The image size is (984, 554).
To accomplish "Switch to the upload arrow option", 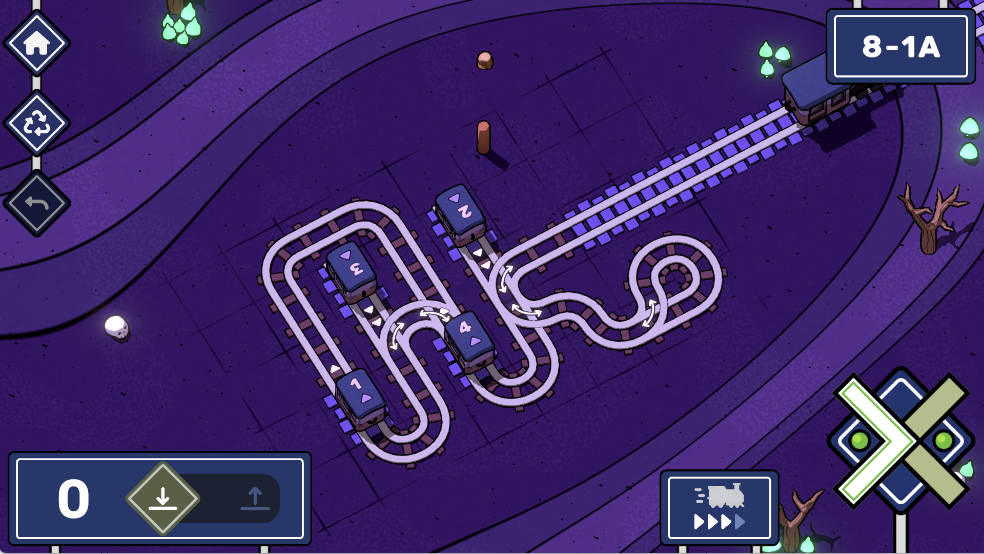I will (x=254, y=498).
